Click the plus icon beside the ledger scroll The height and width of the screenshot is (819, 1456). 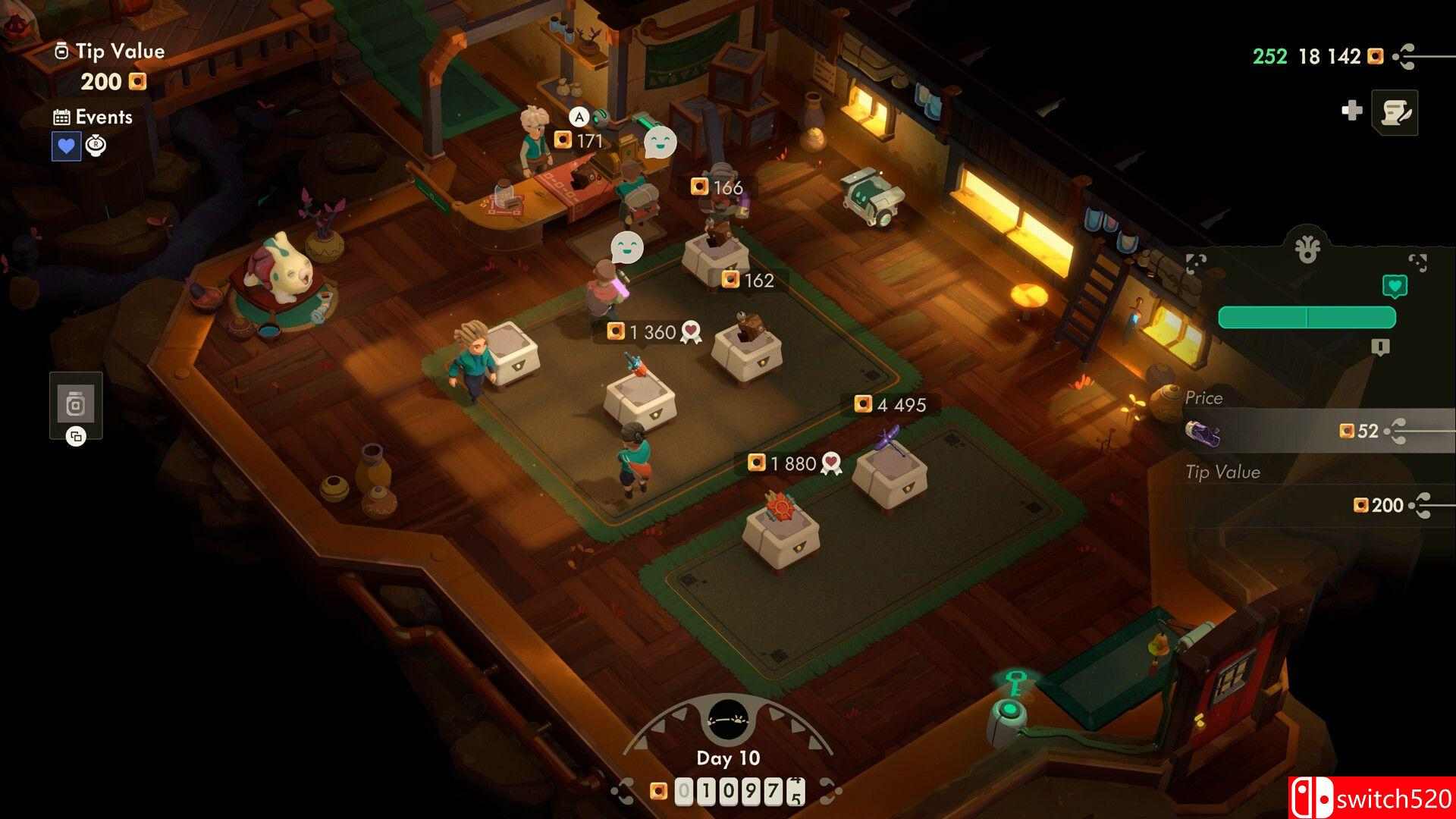(x=1352, y=111)
